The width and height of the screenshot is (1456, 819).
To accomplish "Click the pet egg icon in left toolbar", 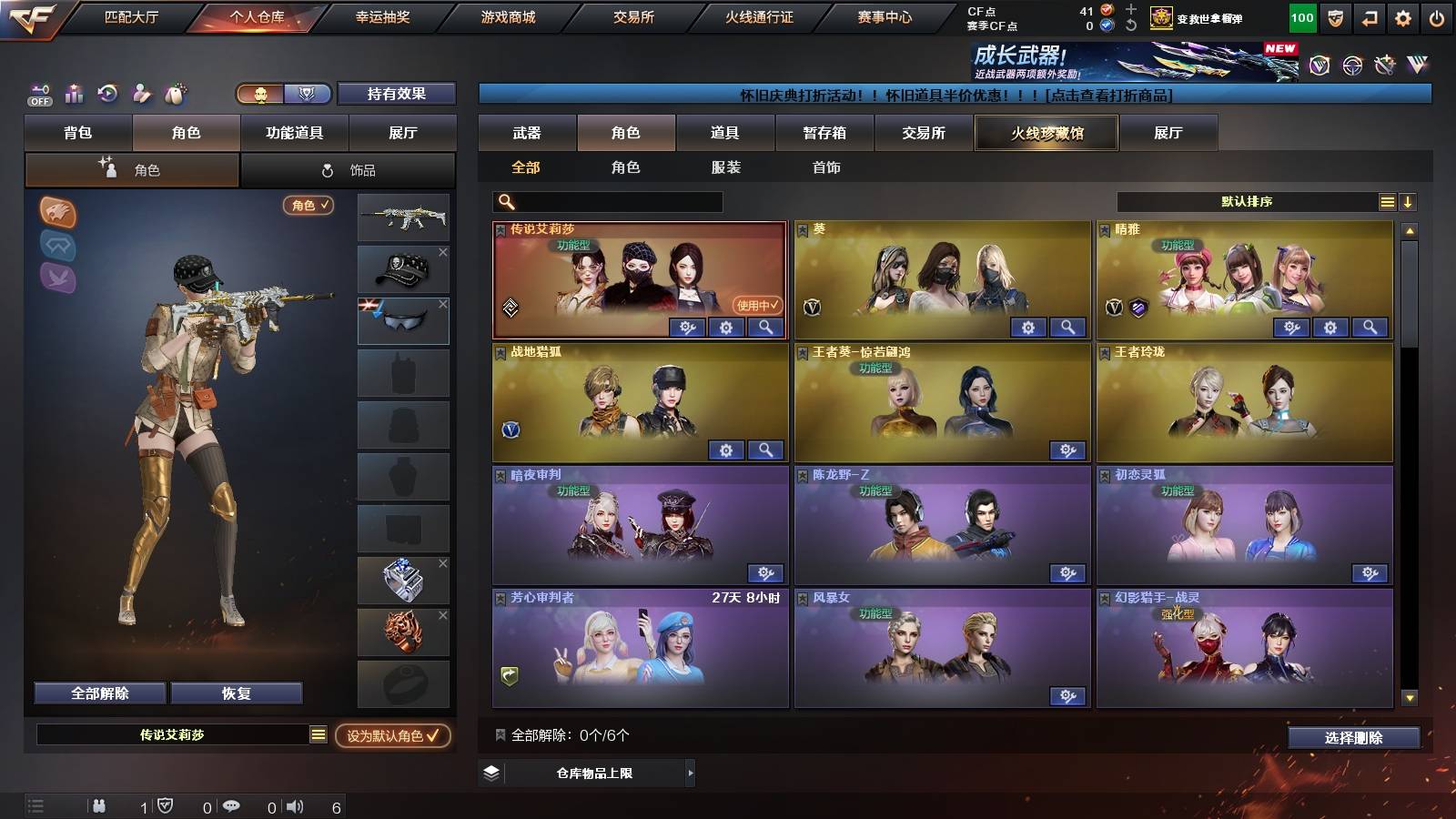I will tap(176, 93).
